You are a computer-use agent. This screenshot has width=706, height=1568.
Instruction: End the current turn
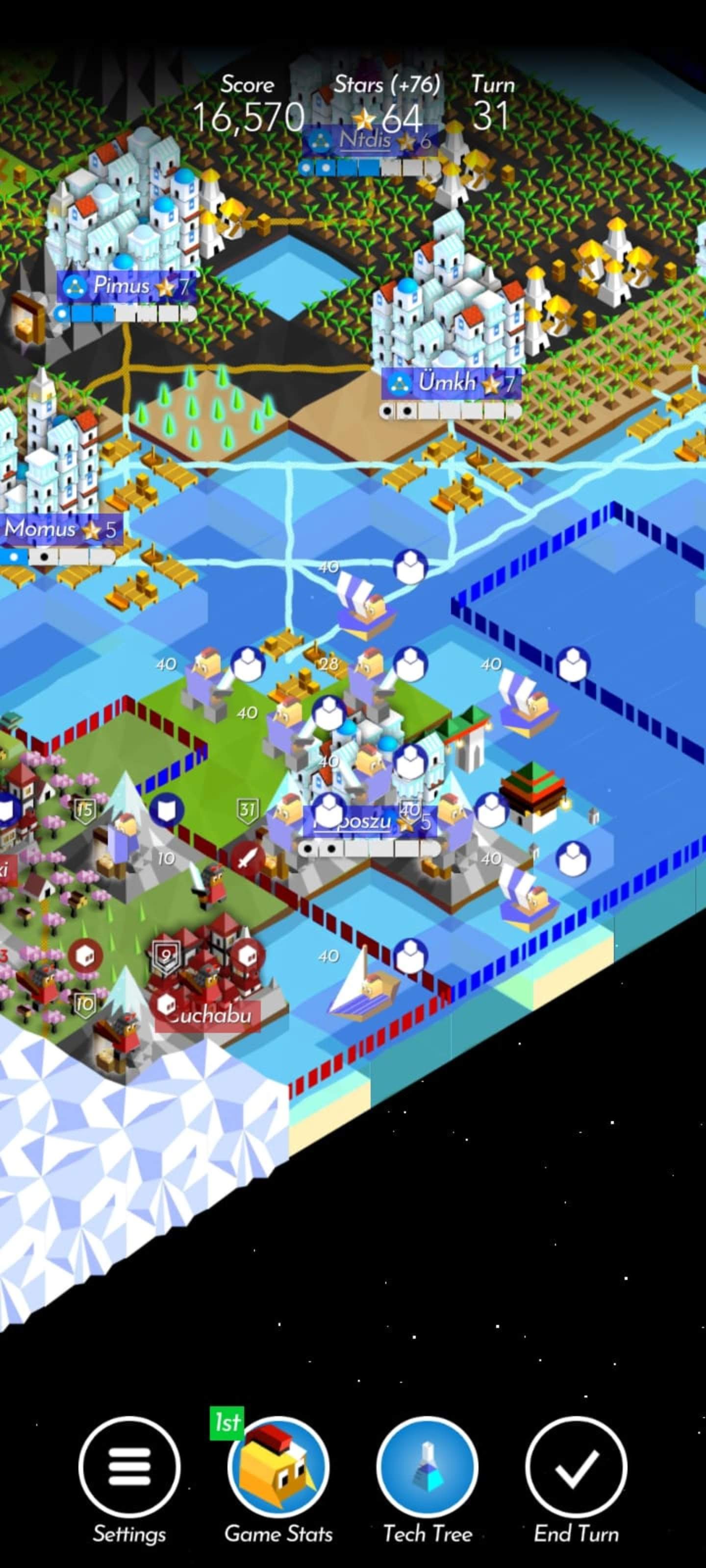(576, 1467)
